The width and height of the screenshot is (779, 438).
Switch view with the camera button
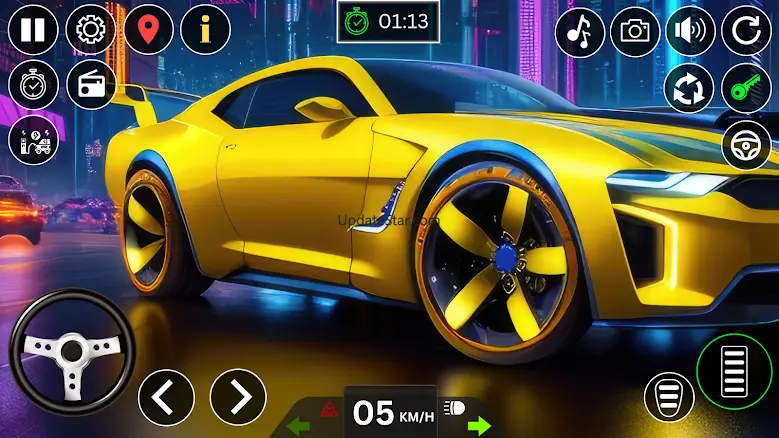point(635,32)
